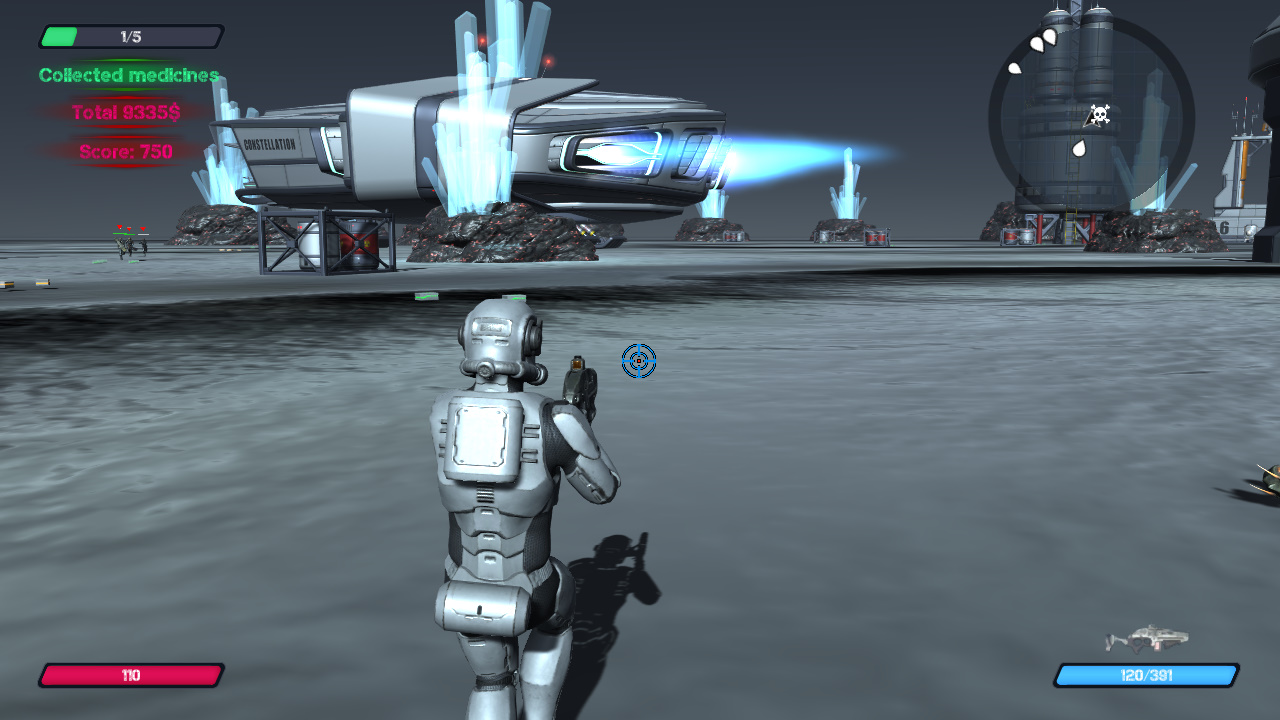This screenshot has height=720, width=1280.
Task: Click the Total 9335$ money counter
Action: coord(125,113)
